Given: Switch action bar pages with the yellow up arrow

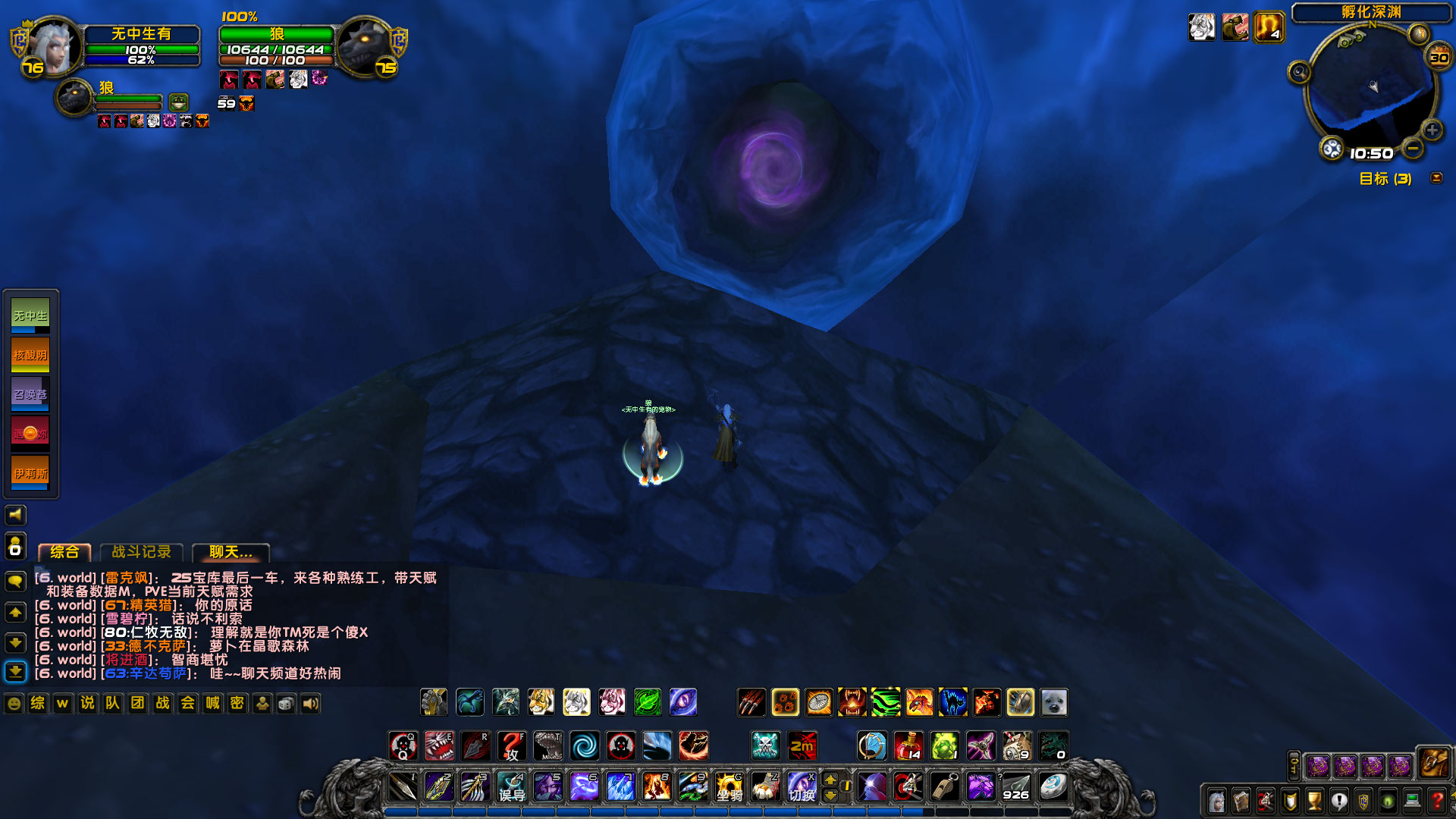Looking at the screenshot, I should pyautogui.click(x=832, y=779).
